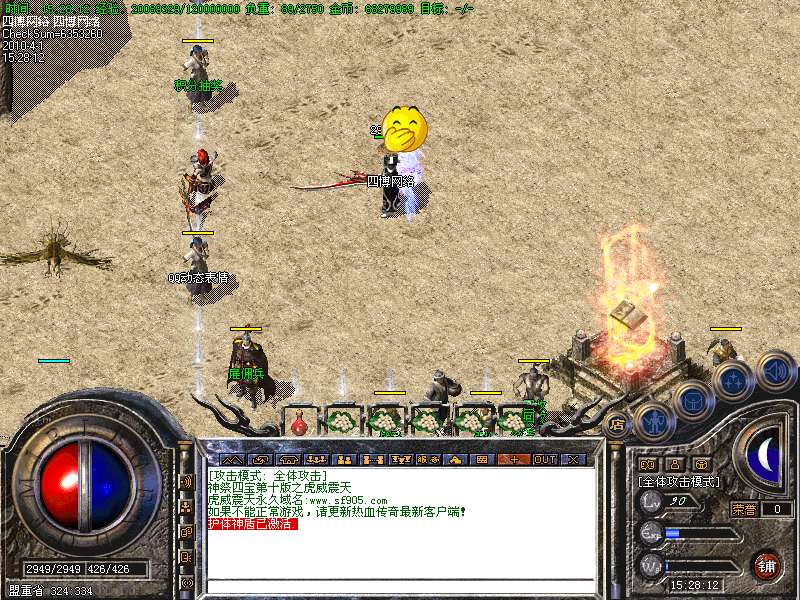The image size is (800, 600).
Task: Open the skills button with sparkle stars
Action: [x=732, y=382]
